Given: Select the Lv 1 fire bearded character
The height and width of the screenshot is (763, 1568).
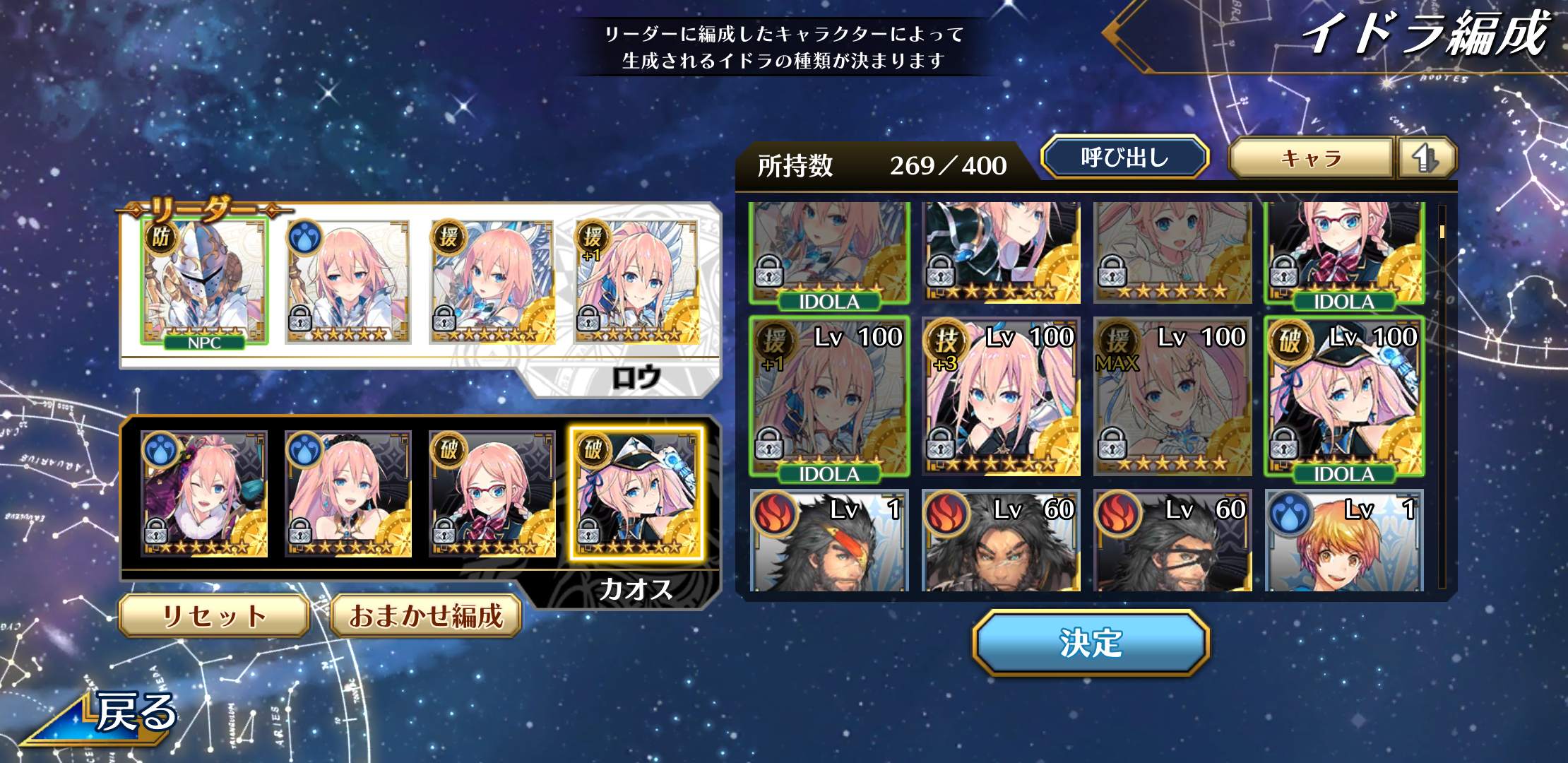Looking at the screenshot, I should click(x=829, y=541).
